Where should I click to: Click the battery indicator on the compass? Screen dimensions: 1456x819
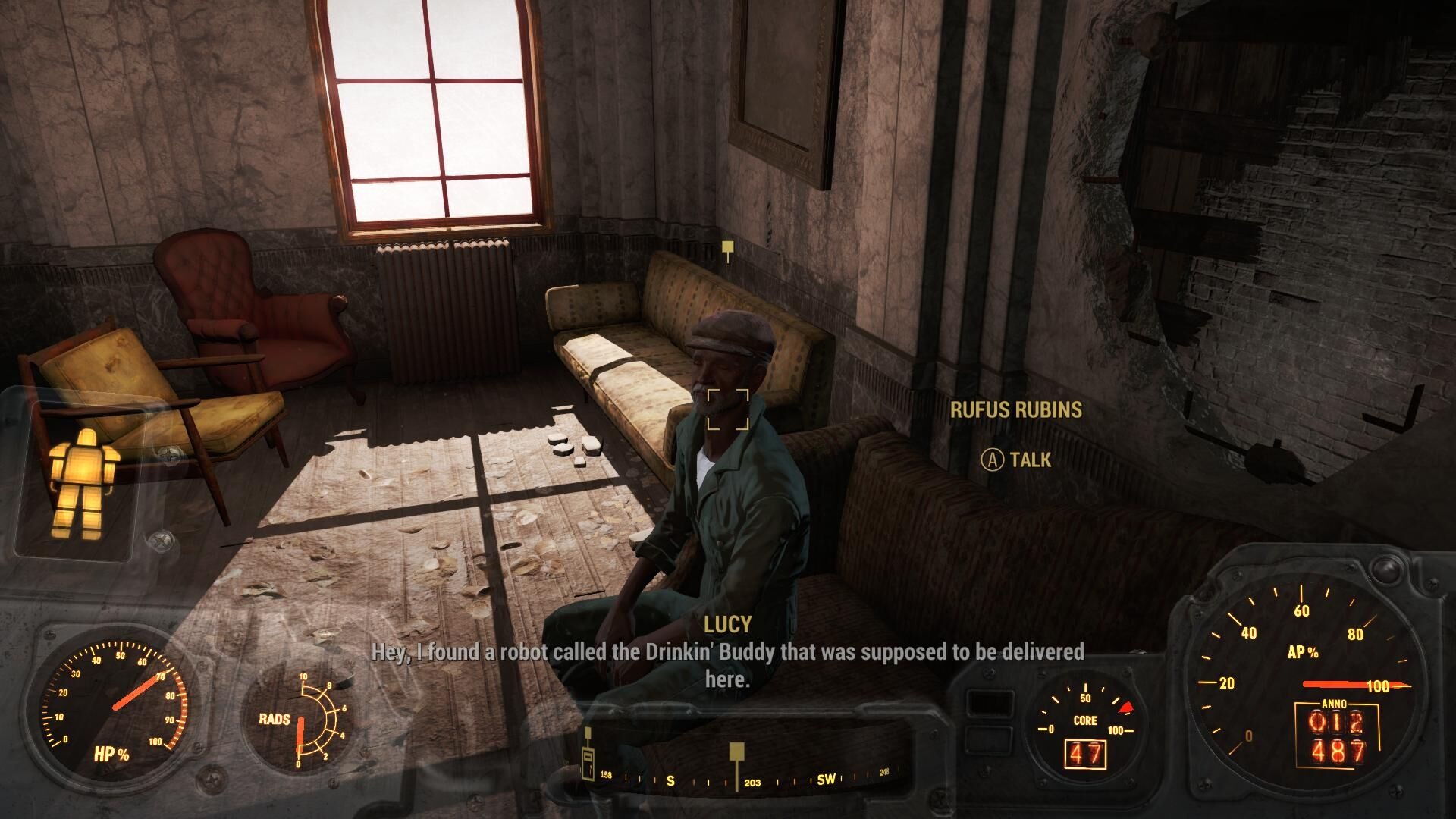coord(588,761)
